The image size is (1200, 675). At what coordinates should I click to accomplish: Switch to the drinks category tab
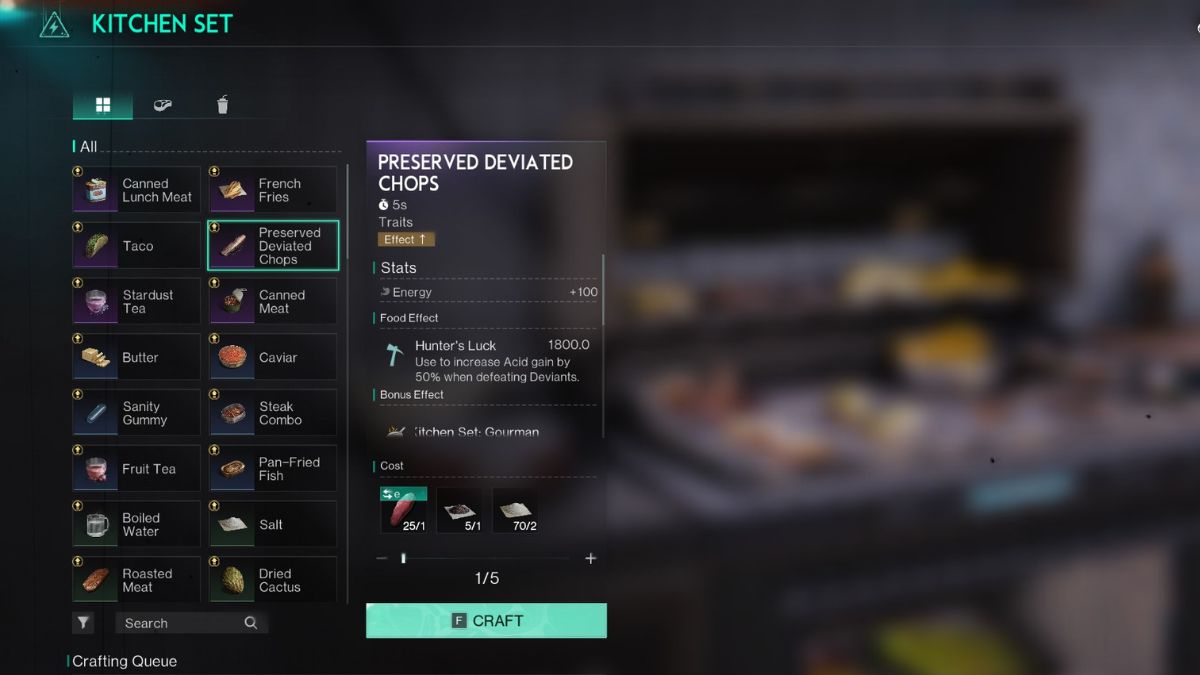[222, 105]
